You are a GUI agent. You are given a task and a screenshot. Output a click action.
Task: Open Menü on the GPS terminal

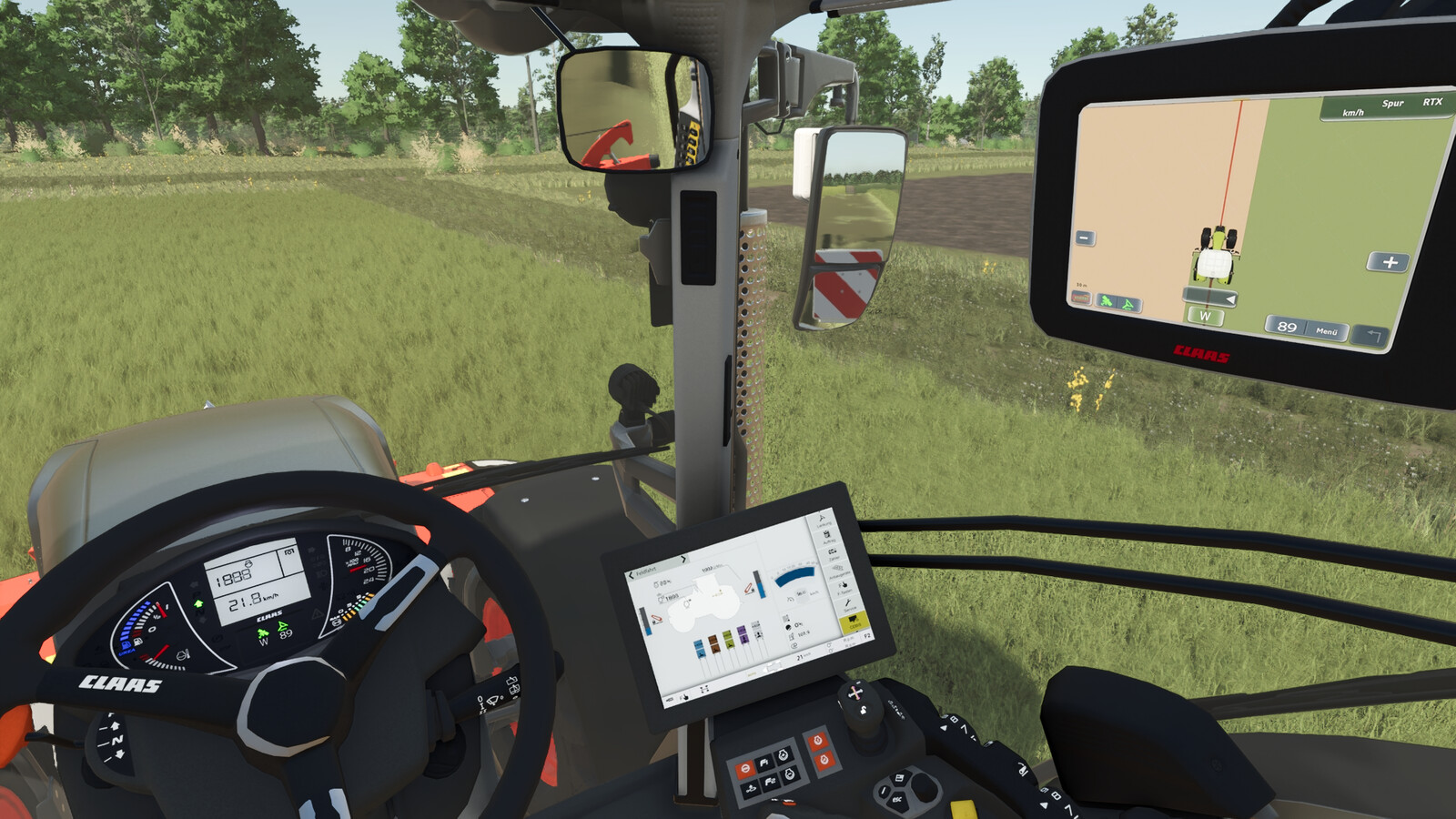coord(1326,331)
